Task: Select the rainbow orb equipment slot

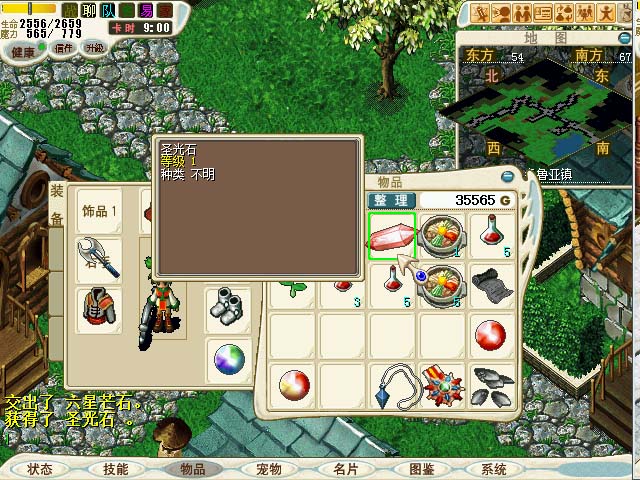Action: (x=229, y=358)
